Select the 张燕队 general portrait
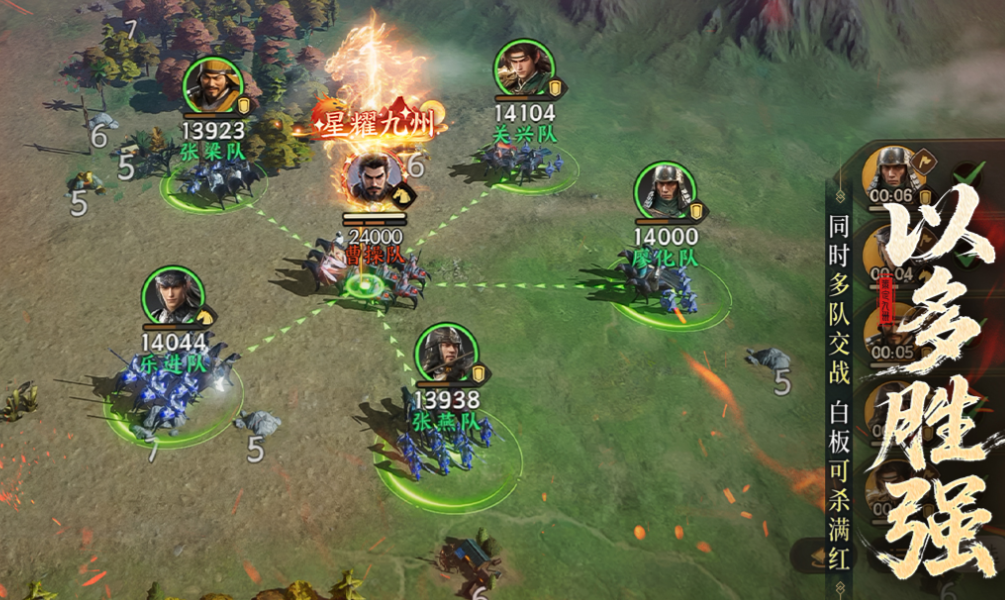The width and height of the screenshot is (1005, 600). click(446, 352)
